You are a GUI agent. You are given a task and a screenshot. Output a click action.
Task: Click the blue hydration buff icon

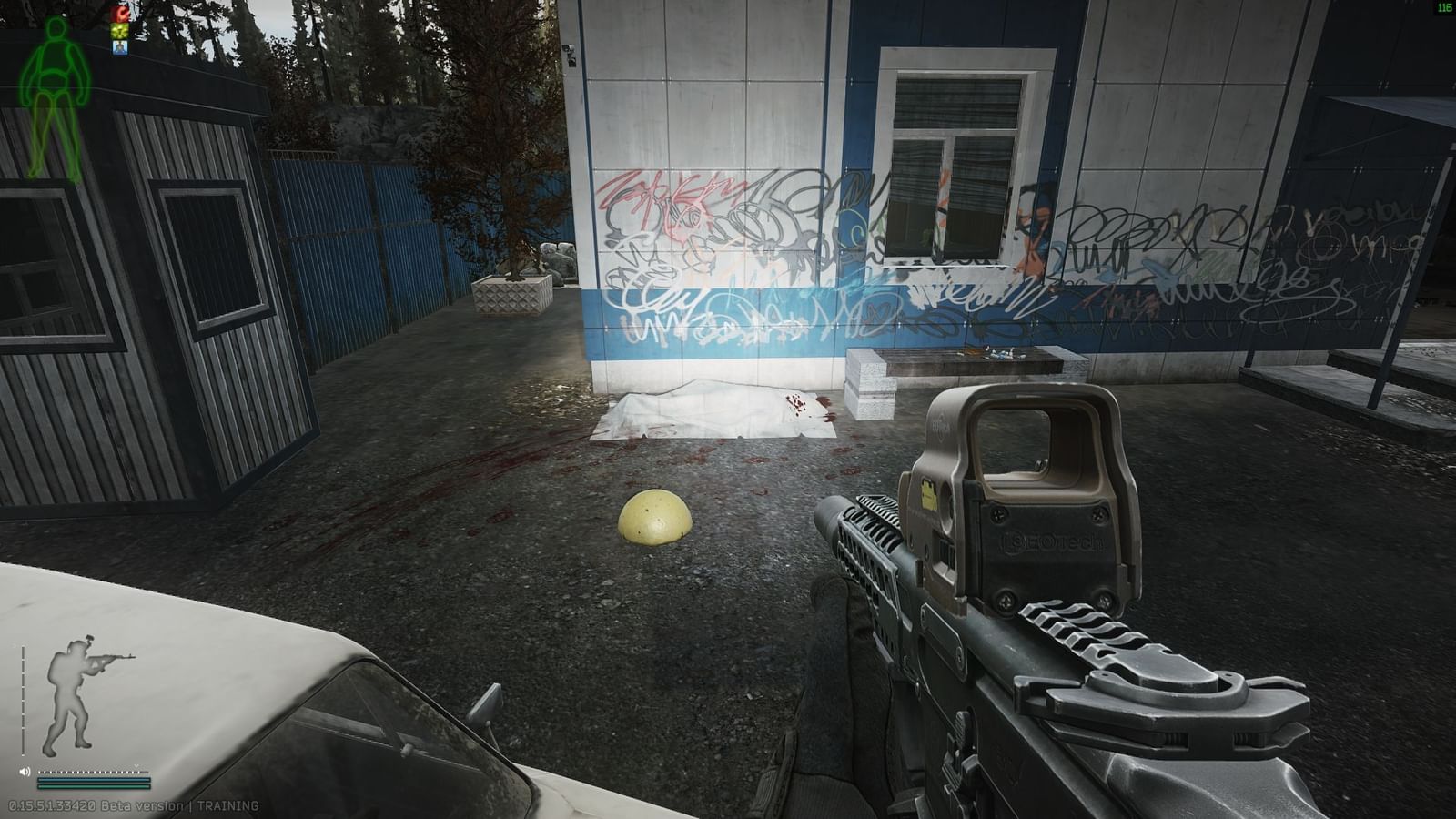[x=120, y=47]
